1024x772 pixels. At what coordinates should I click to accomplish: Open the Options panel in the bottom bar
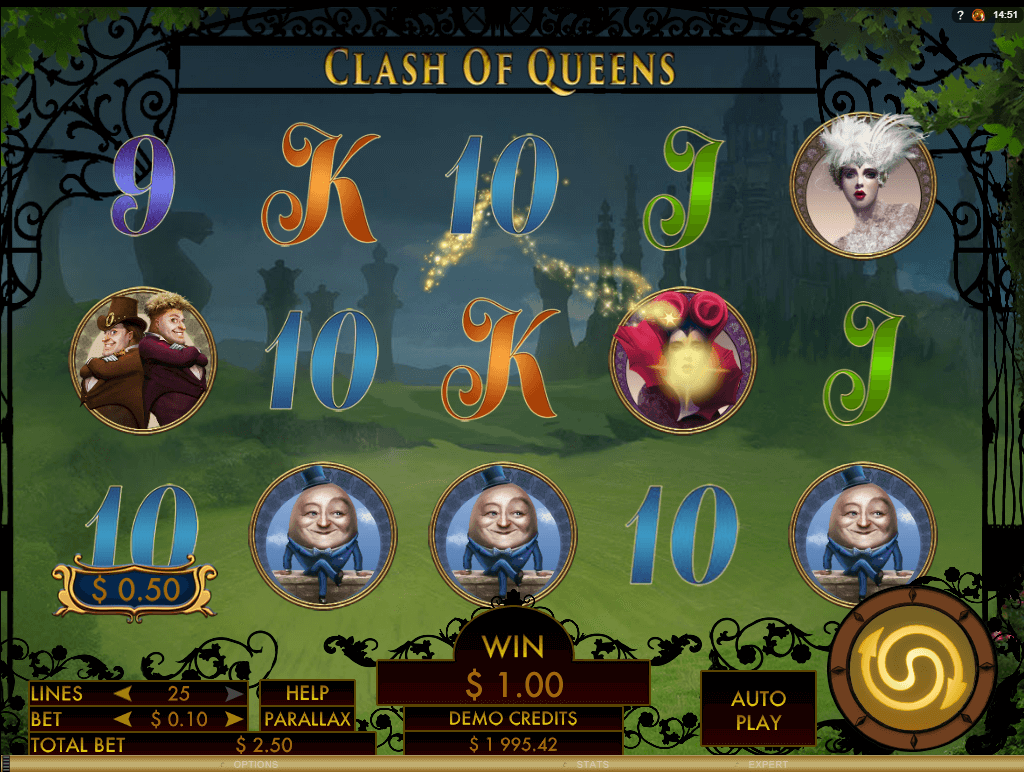coord(255,765)
